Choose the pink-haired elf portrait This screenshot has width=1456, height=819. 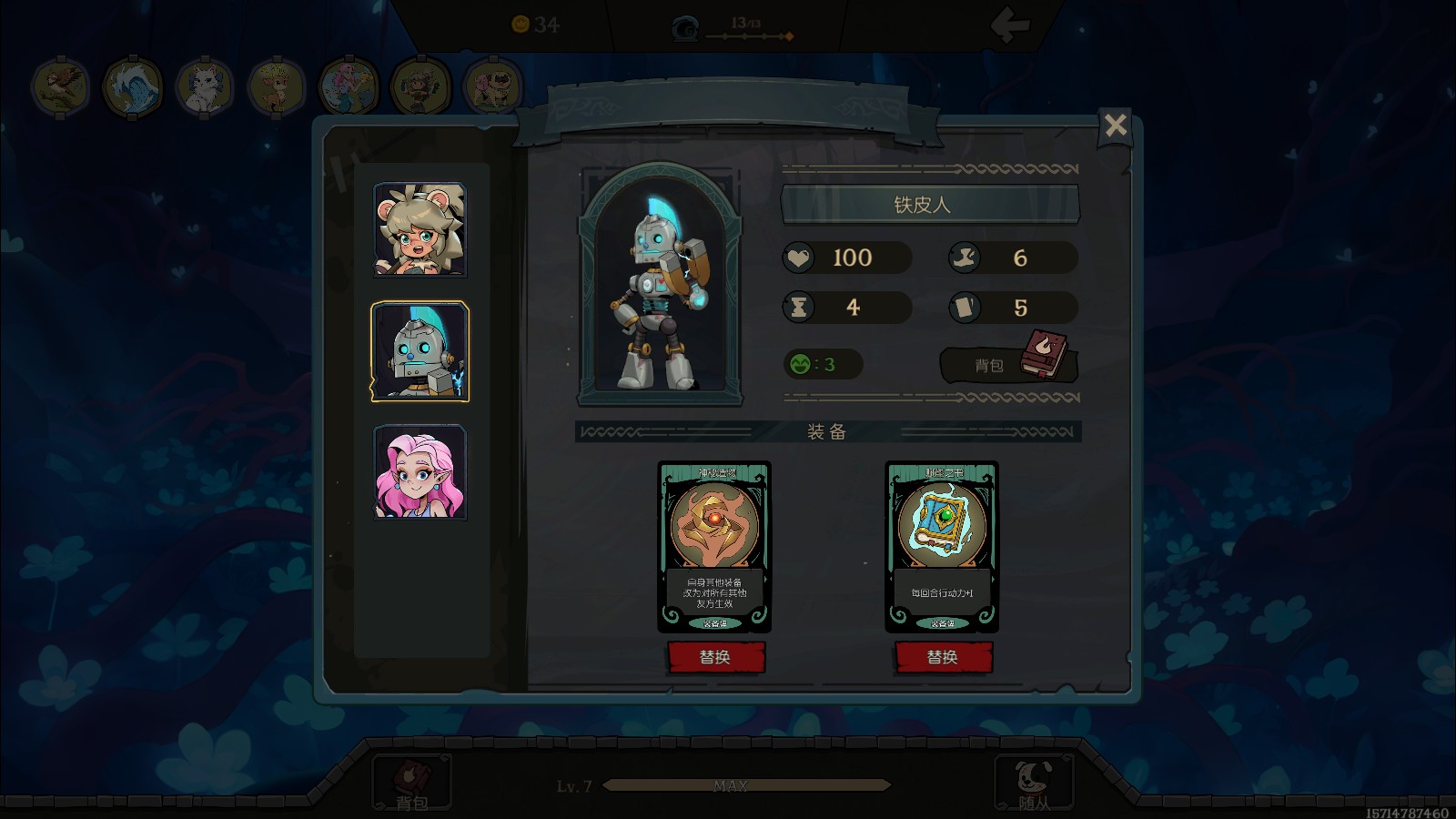point(420,472)
